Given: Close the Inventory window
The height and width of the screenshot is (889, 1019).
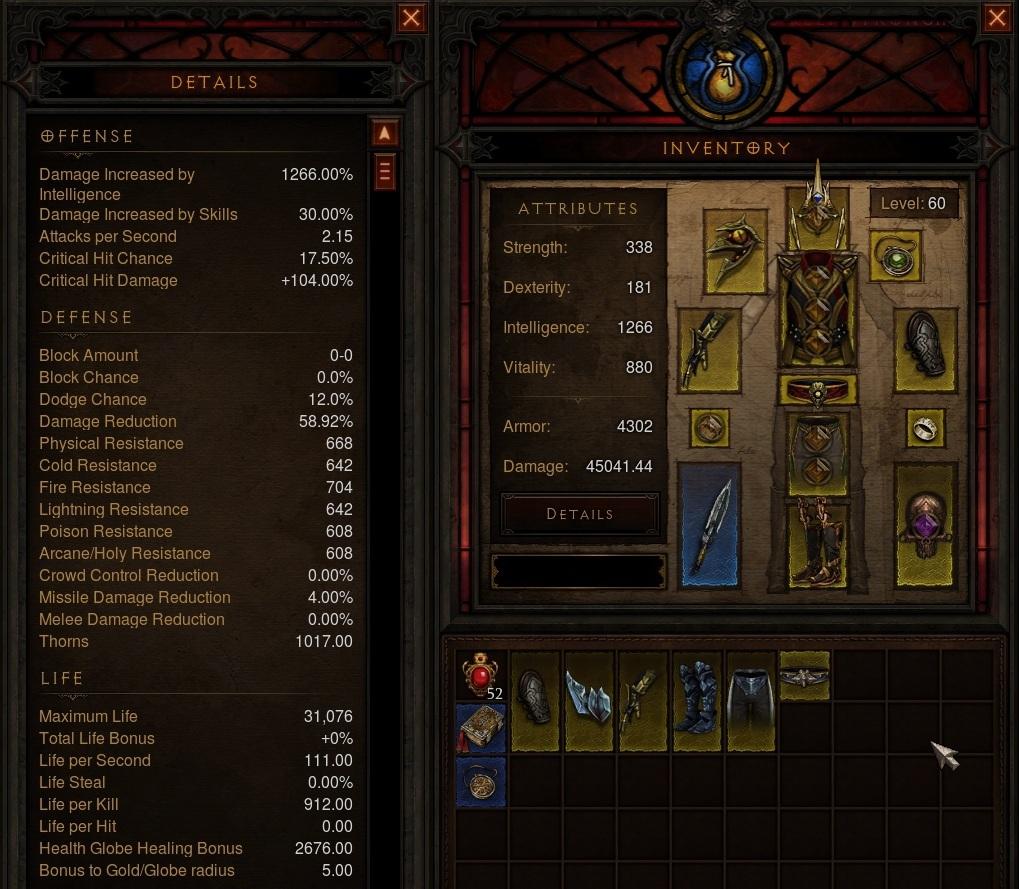Looking at the screenshot, I should pyautogui.click(x=997, y=18).
